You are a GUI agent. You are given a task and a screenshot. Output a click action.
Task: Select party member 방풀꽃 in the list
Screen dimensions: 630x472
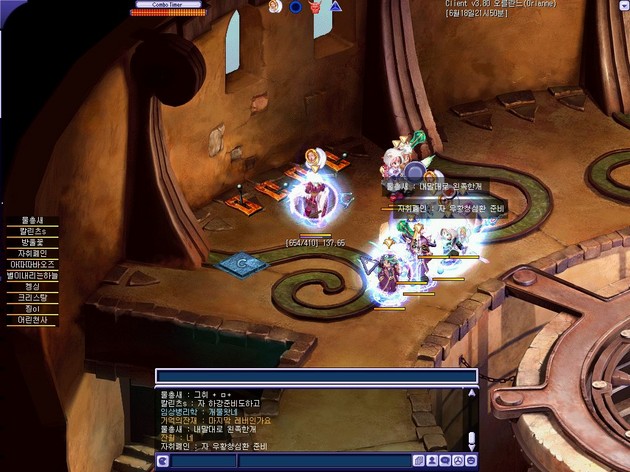34,243
